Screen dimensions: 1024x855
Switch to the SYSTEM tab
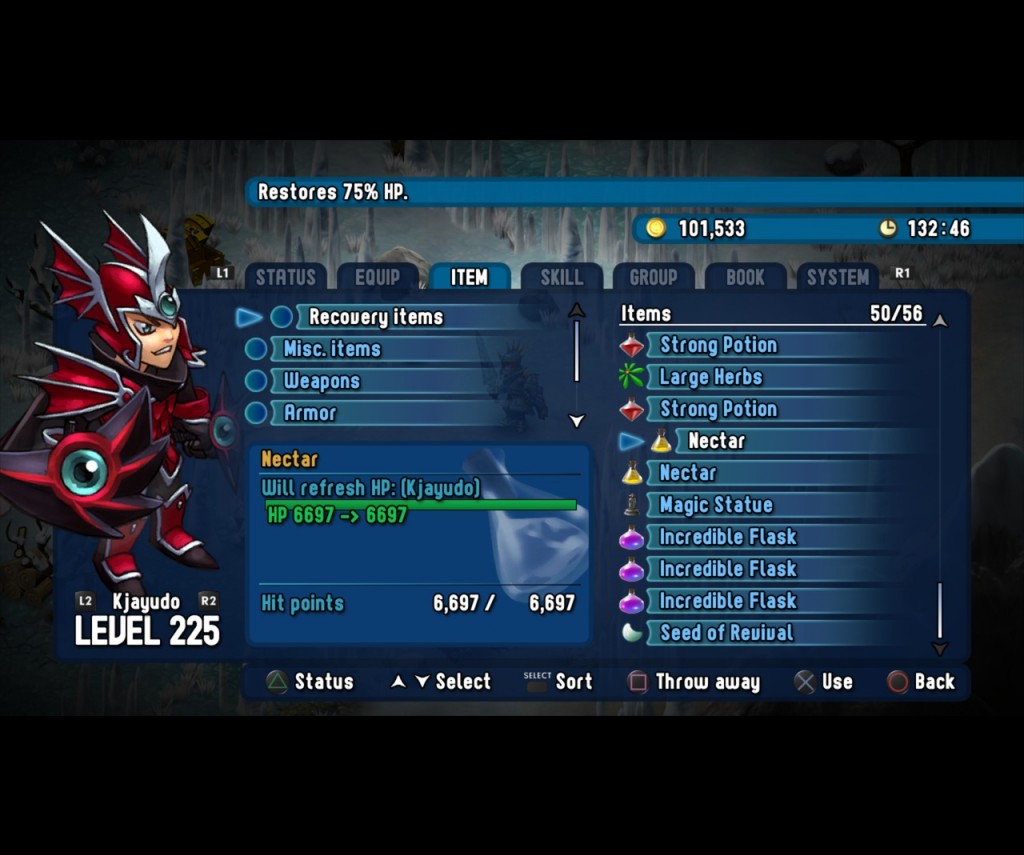[x=837, y=278]
